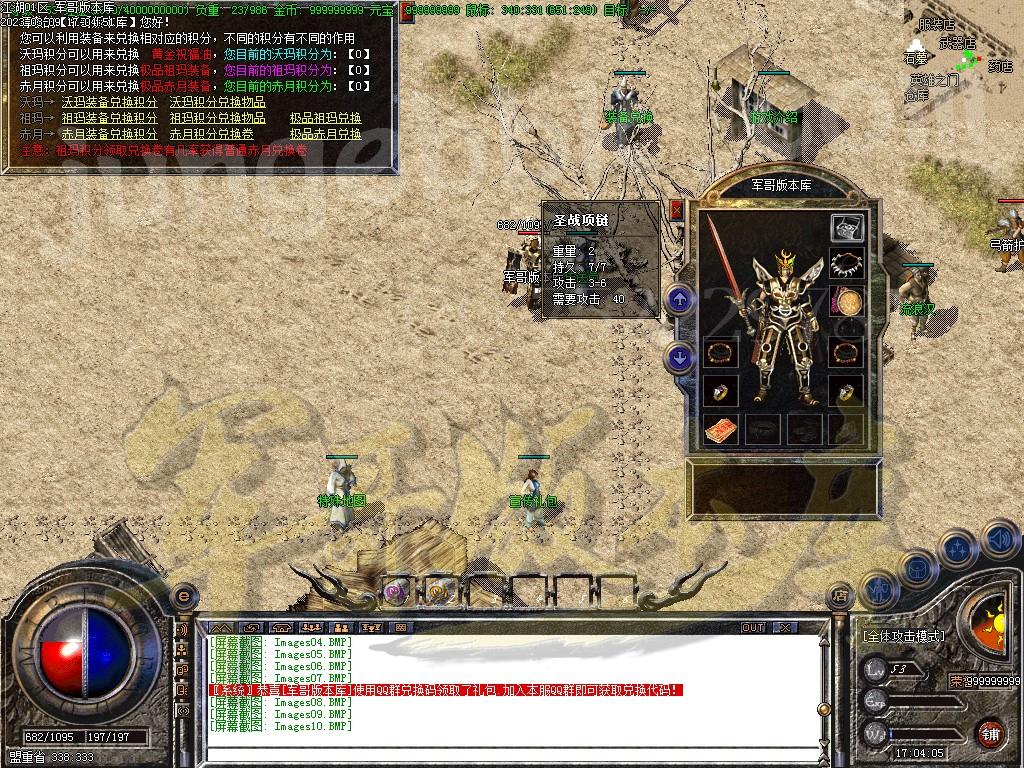The height and width of the screenshot is (768, 1024).
Task: Toggle the 全体攻击模式 attack mode label
Action: click(x=904, y=636)
